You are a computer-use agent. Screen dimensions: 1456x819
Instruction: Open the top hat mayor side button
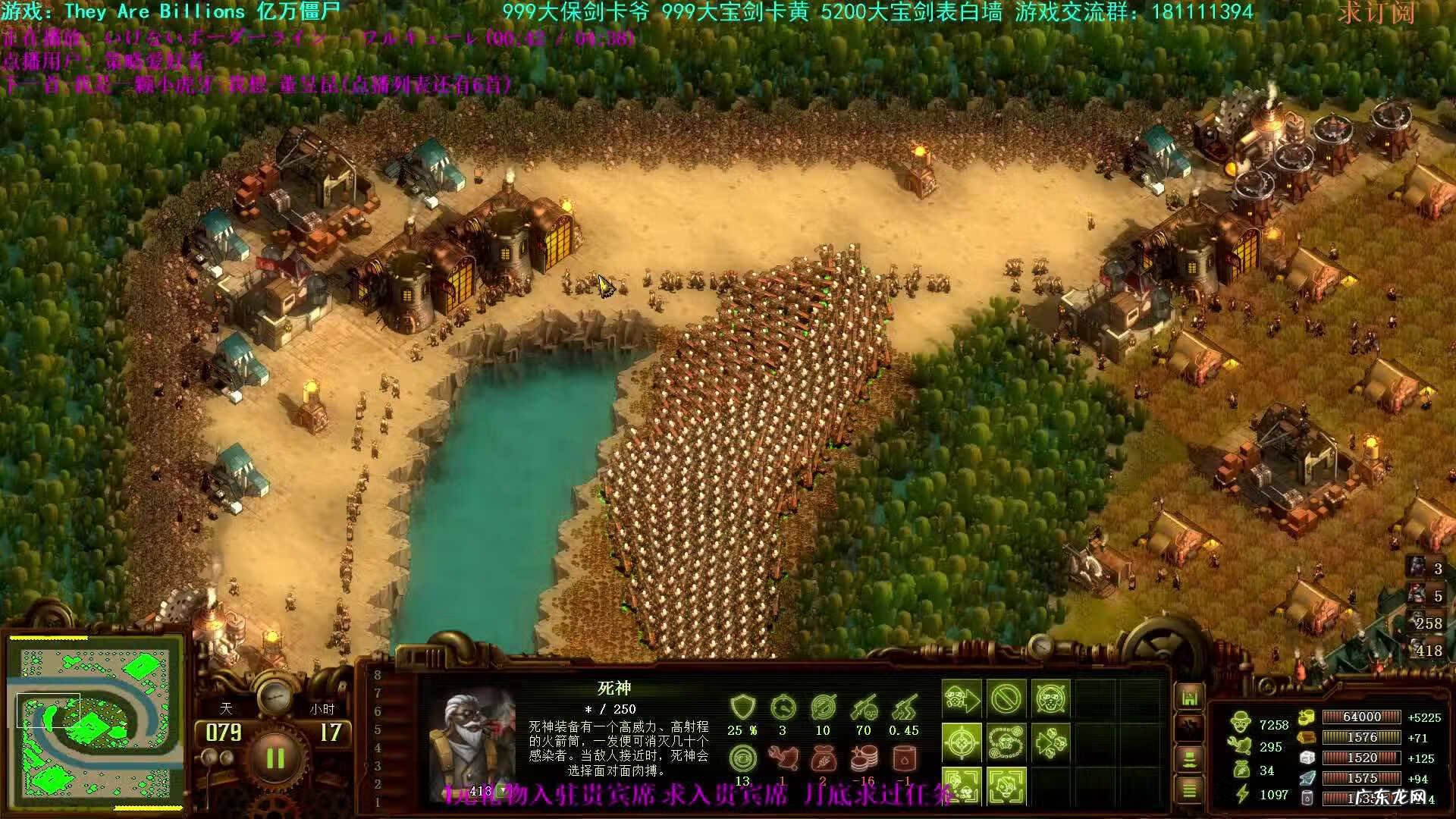[1188, 758]
